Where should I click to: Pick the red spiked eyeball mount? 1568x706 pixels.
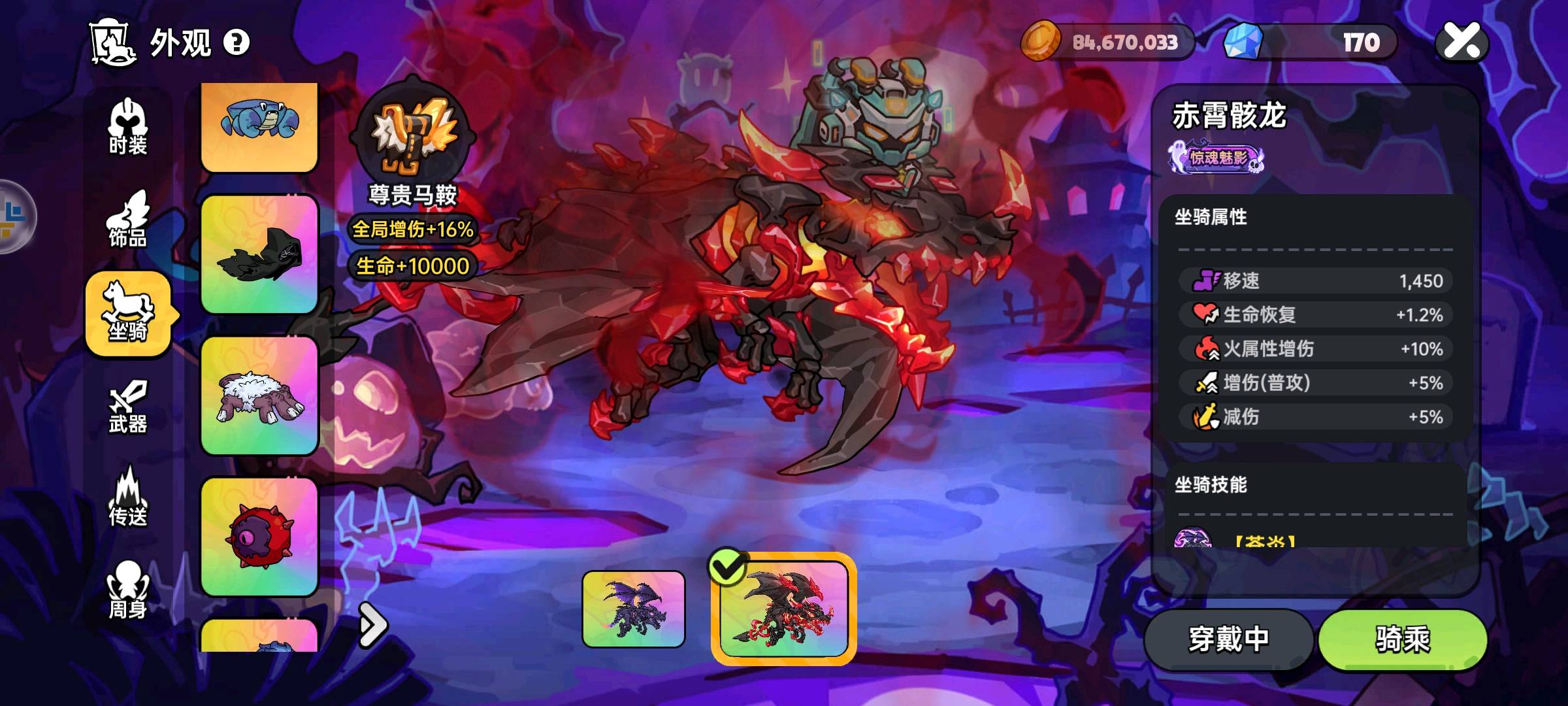259,537
